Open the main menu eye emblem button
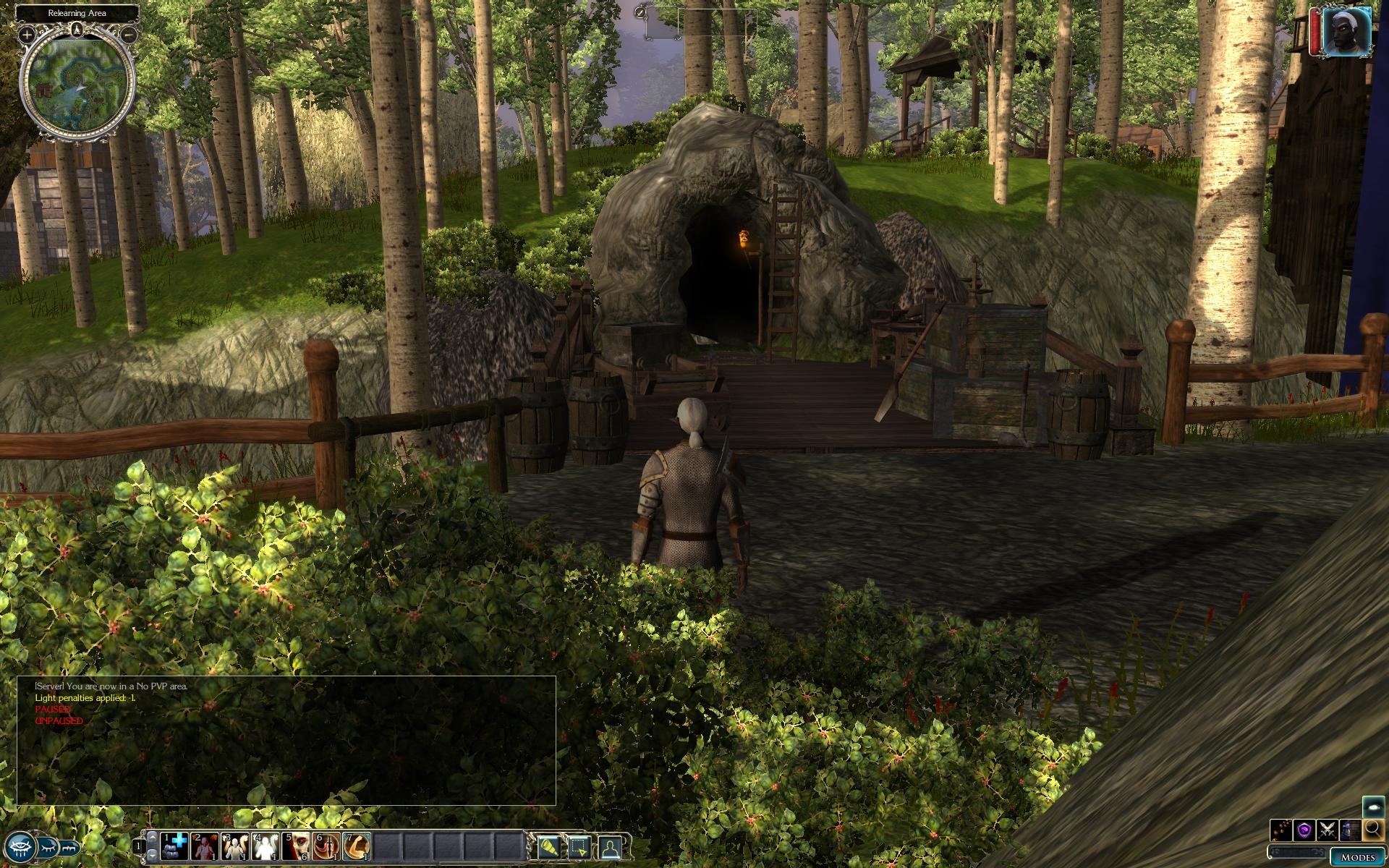 point(19,846)
